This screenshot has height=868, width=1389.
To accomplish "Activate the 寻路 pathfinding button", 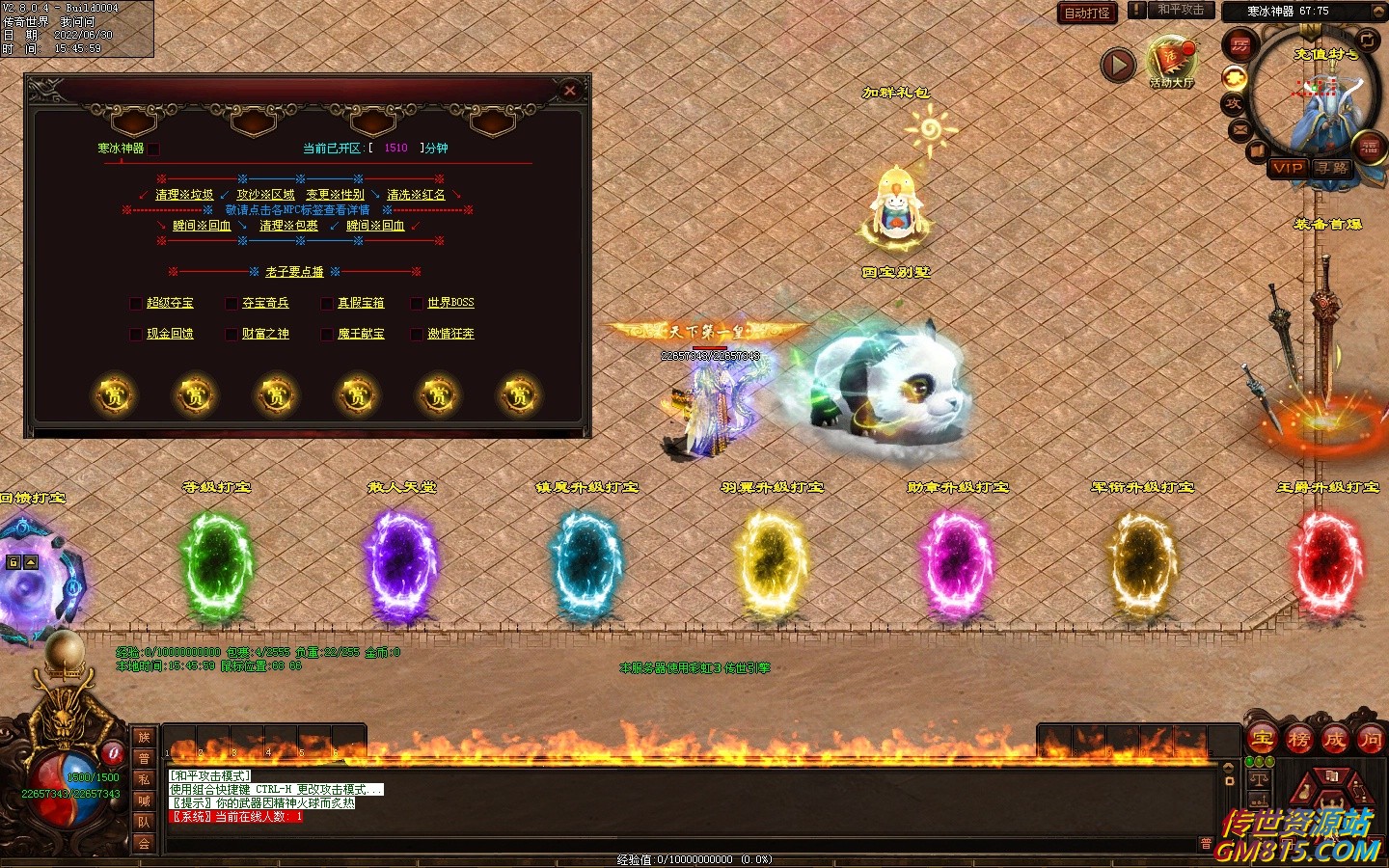I will coord(1333,168).
